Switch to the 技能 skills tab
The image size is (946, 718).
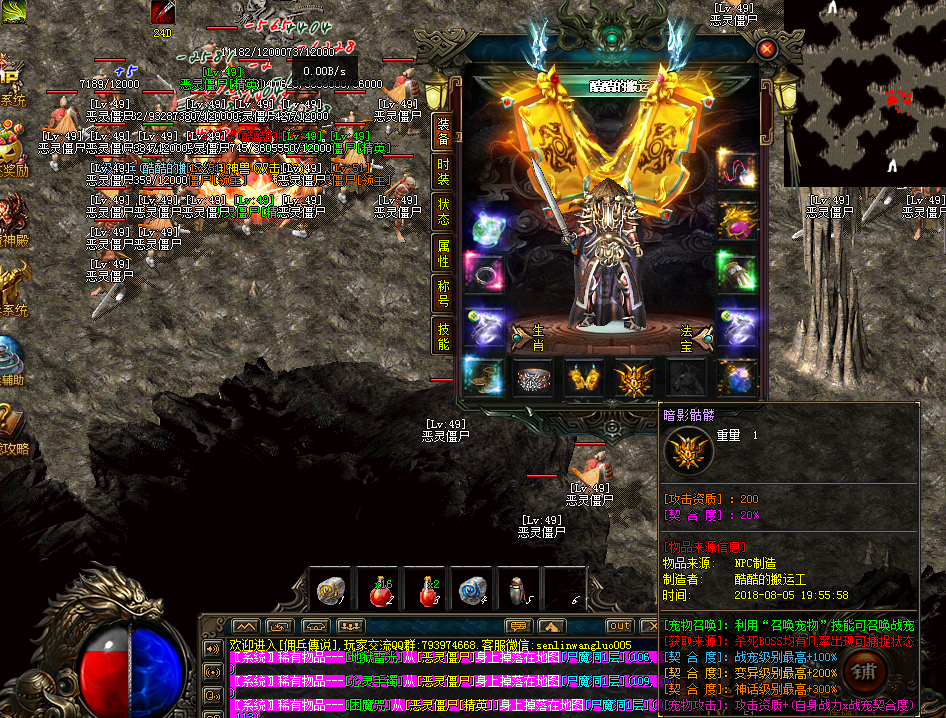[442, 337]
